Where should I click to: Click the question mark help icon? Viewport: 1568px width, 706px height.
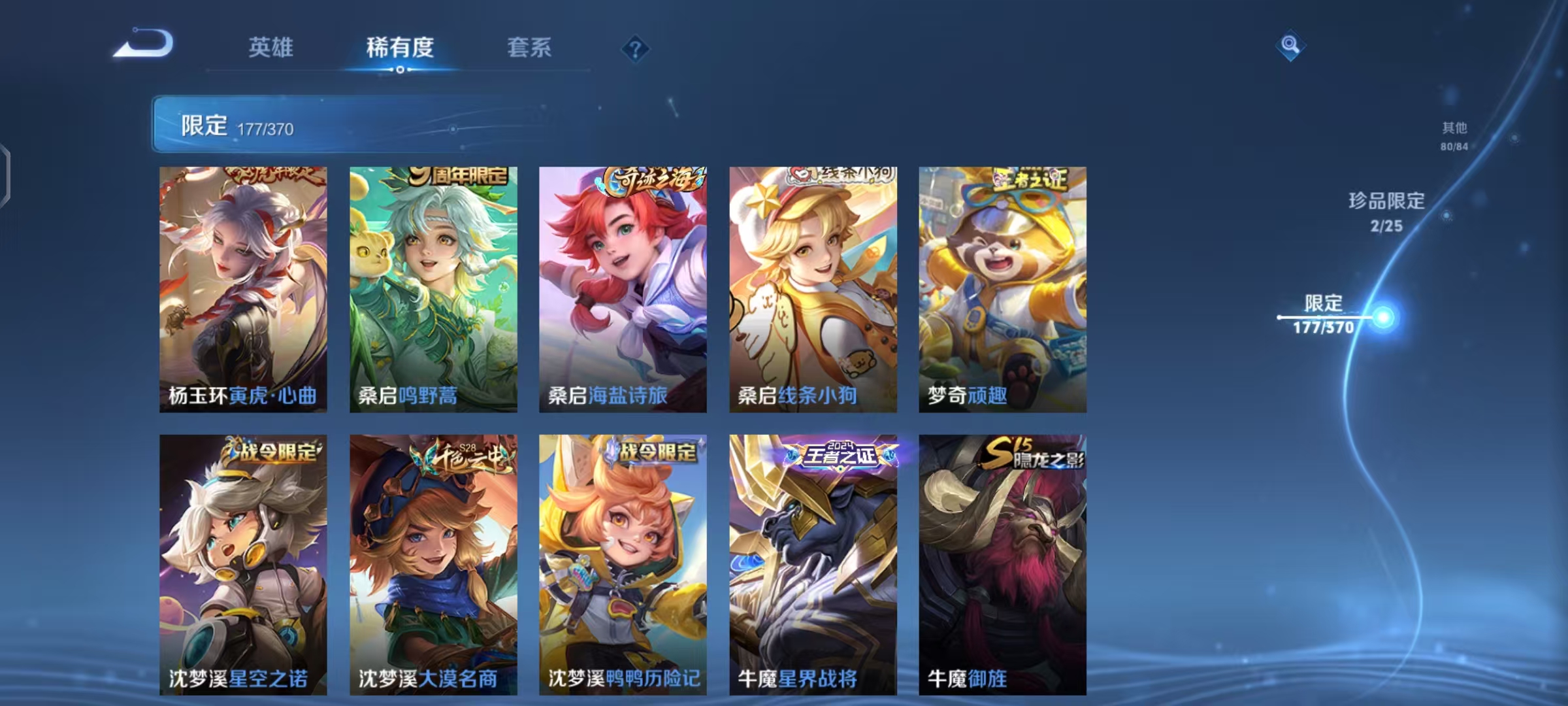tap(636, 47)
